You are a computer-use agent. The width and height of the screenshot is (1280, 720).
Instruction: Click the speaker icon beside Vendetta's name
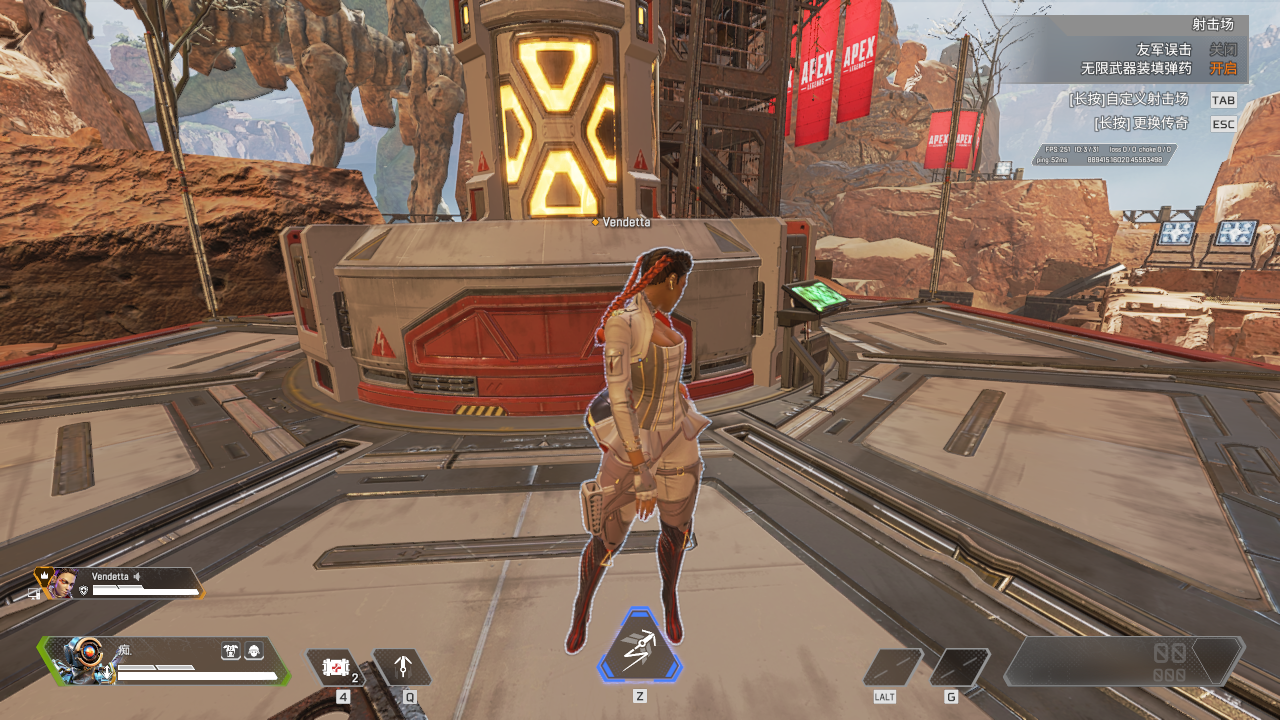coord(137,577)
